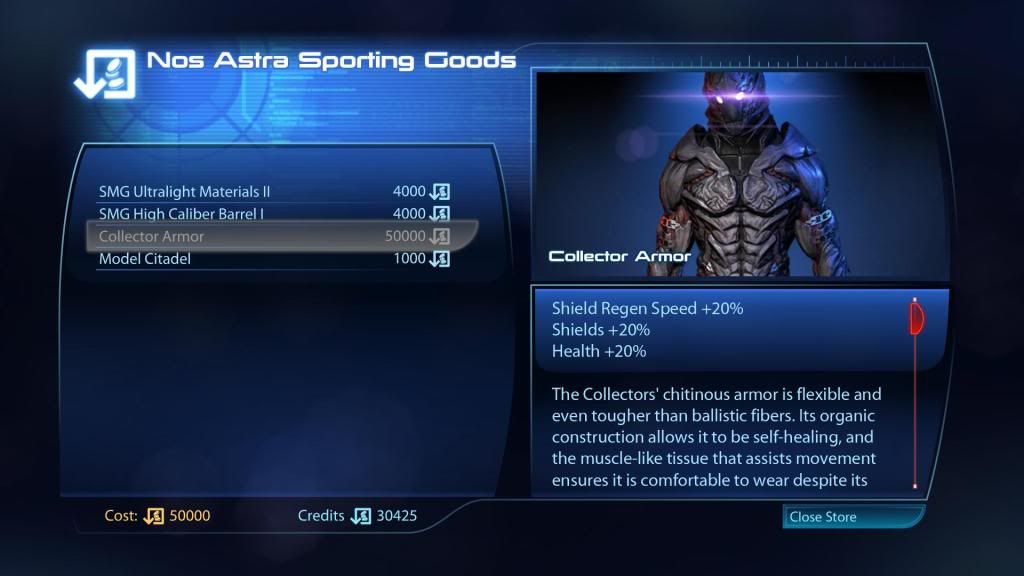Image resolution: width=1024 pixels, height=576 pixels.
Task: Close the store
Action: click(852, 517)
